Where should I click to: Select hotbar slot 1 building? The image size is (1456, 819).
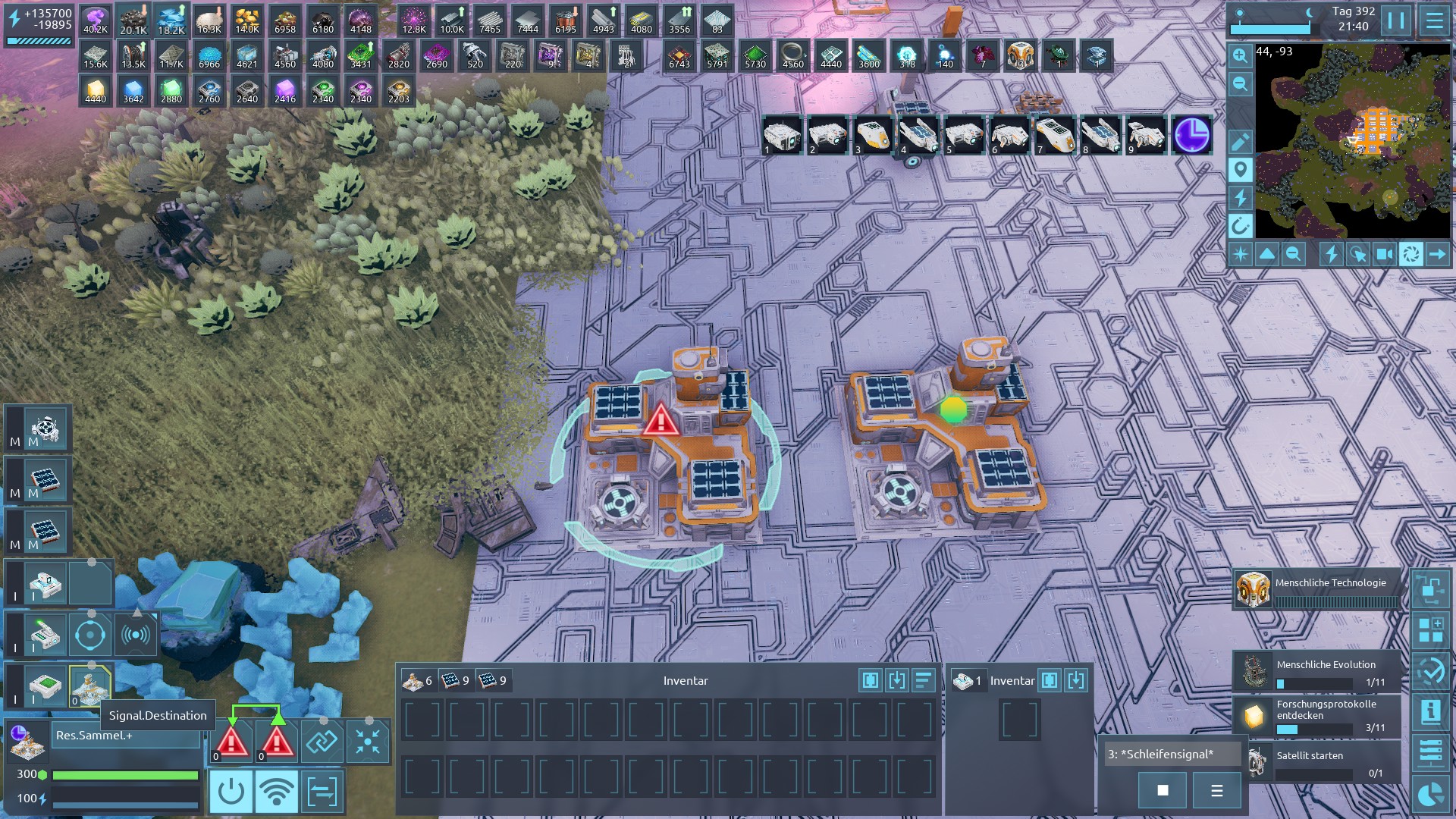coord(782,135)
